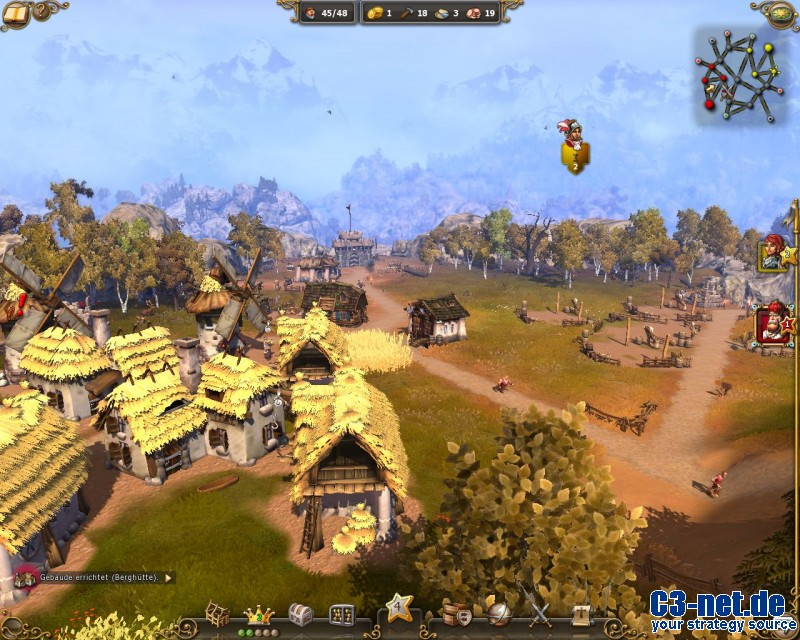This screenshot has height=640, width=800.
Task: Open the building construction menu
Action: pos(217,613)
